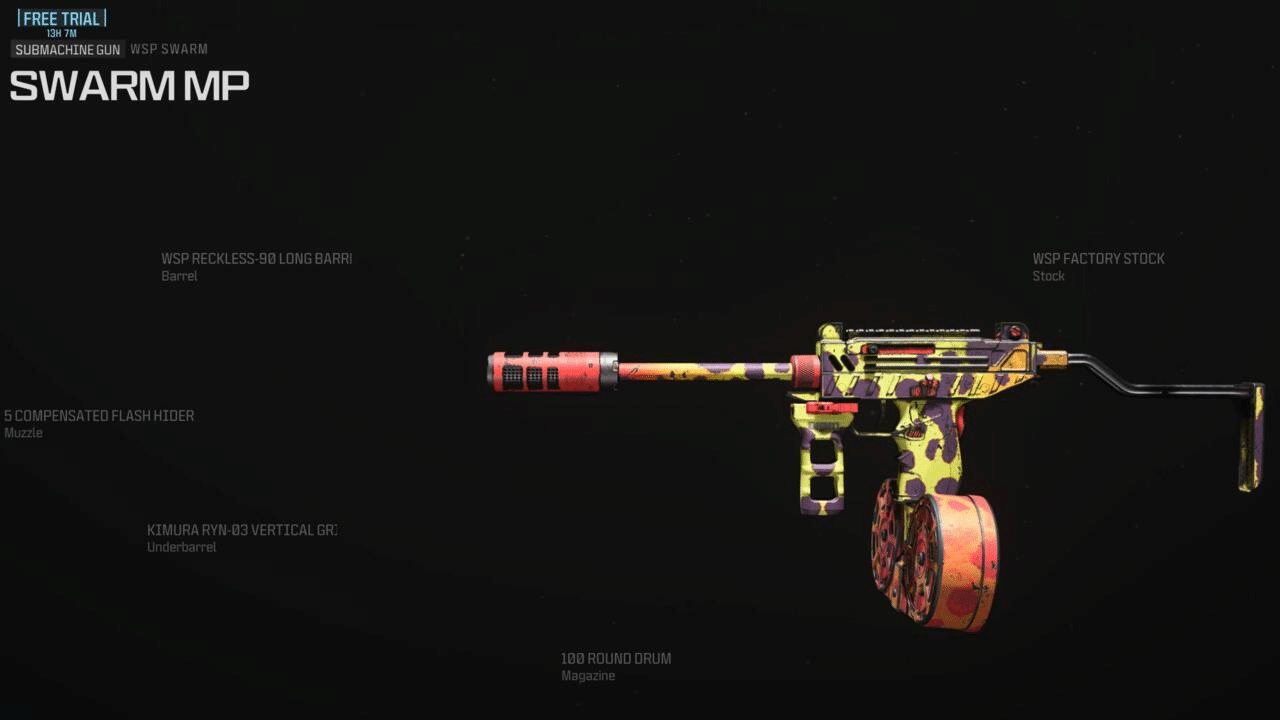
Task: Click the suppressor on the weapon barrel
Action: 548,372
